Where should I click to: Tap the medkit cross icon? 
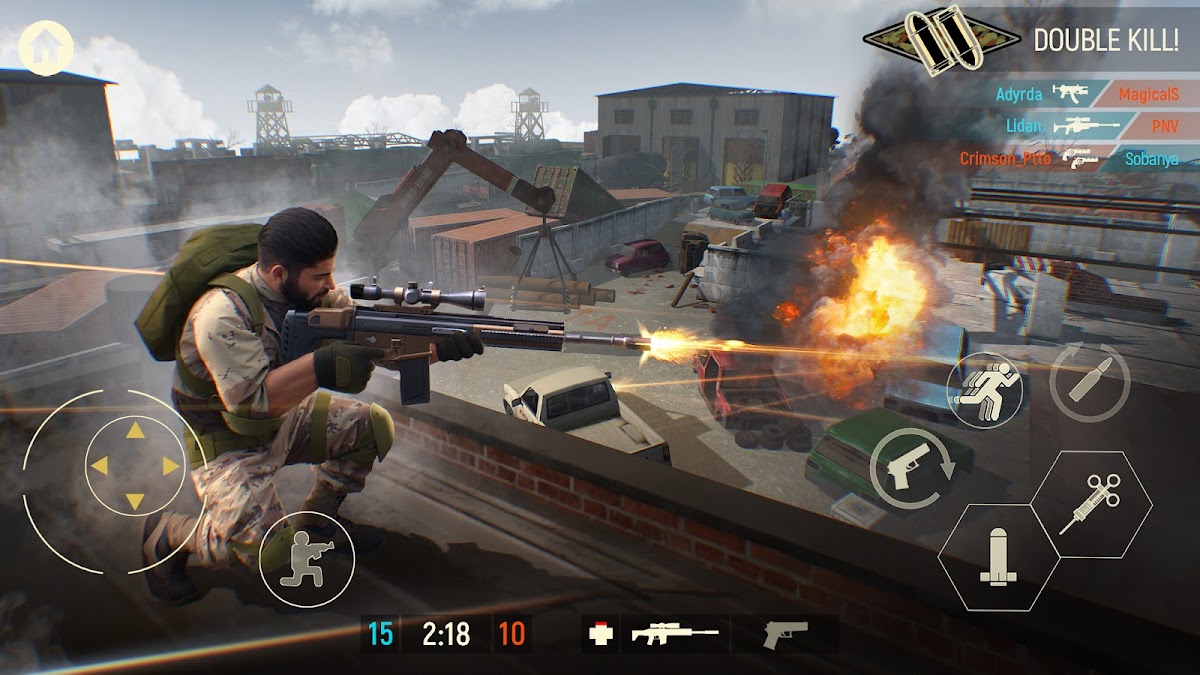pos(602,634)
